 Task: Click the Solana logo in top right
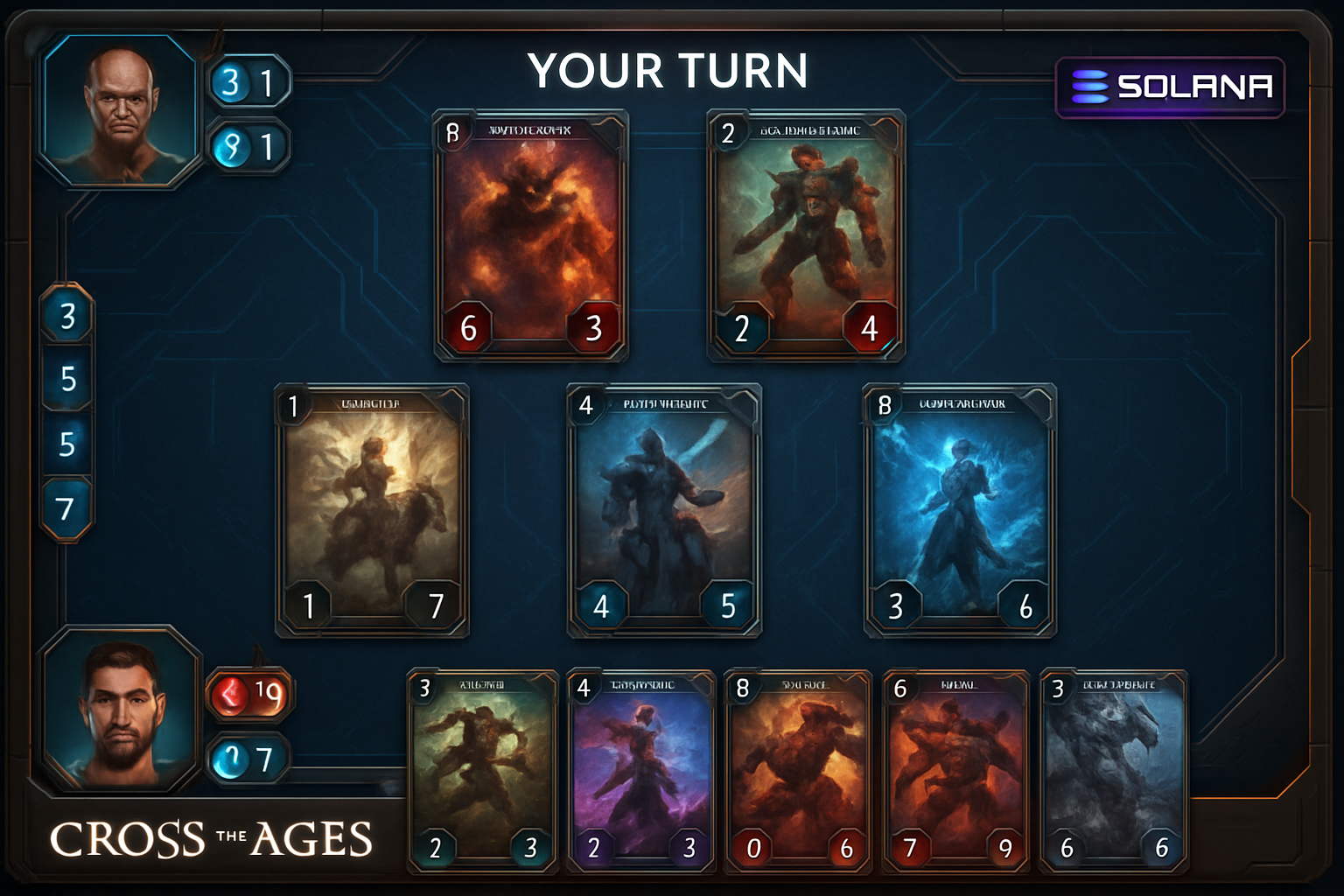[x=1169, y=86]
